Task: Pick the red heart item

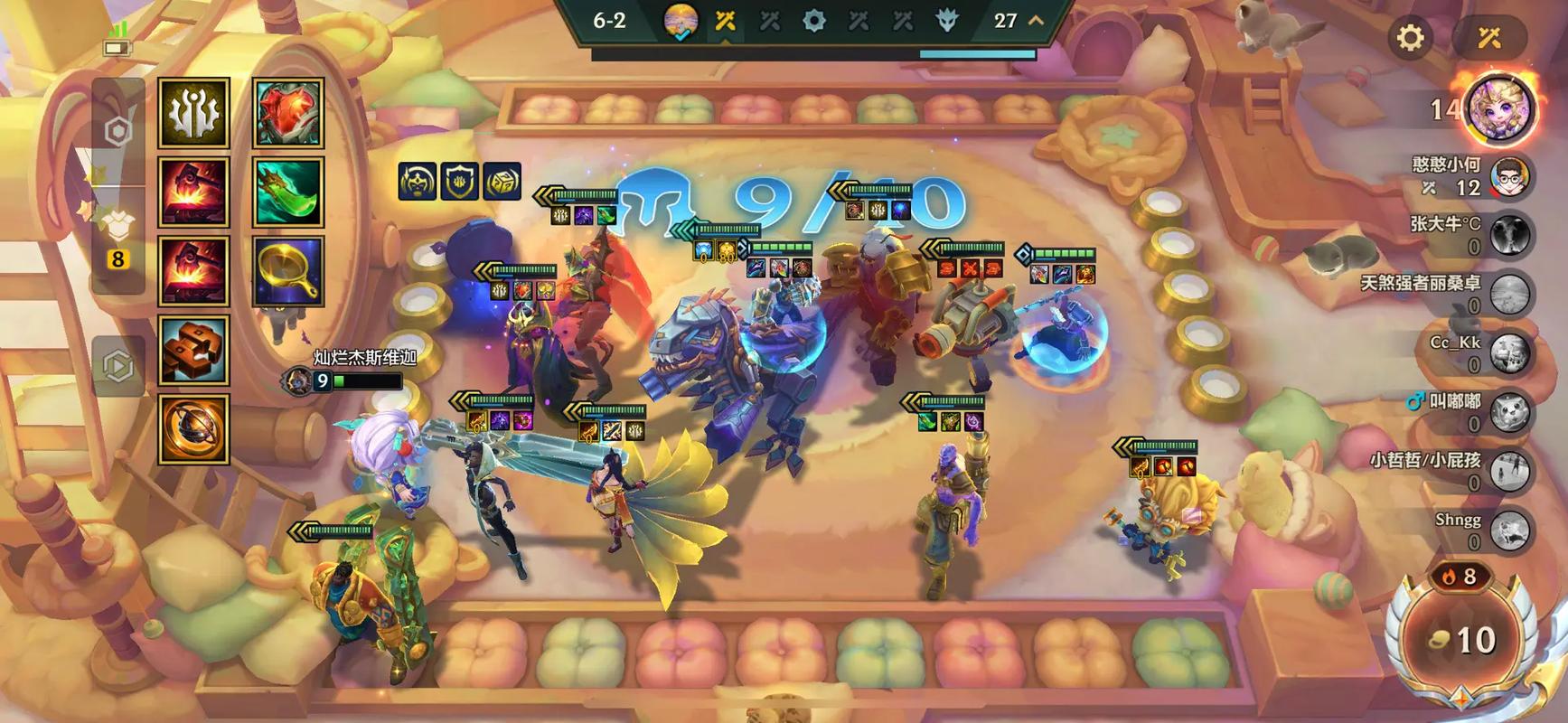Action: pos(288,113)
